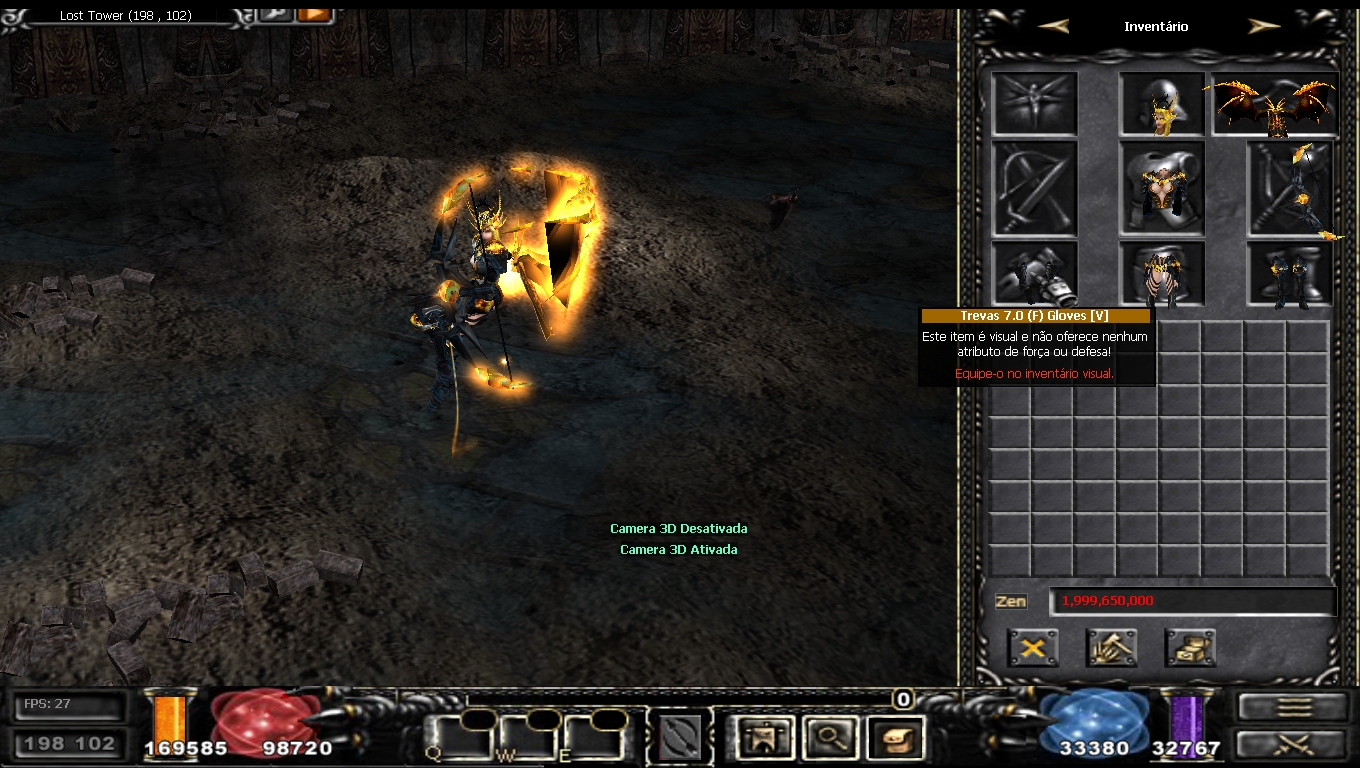Image resolution: width=1360 pixels, height=768 pixels.
Task: Go to the next inventory page arrow
Action: [1264, 27]
